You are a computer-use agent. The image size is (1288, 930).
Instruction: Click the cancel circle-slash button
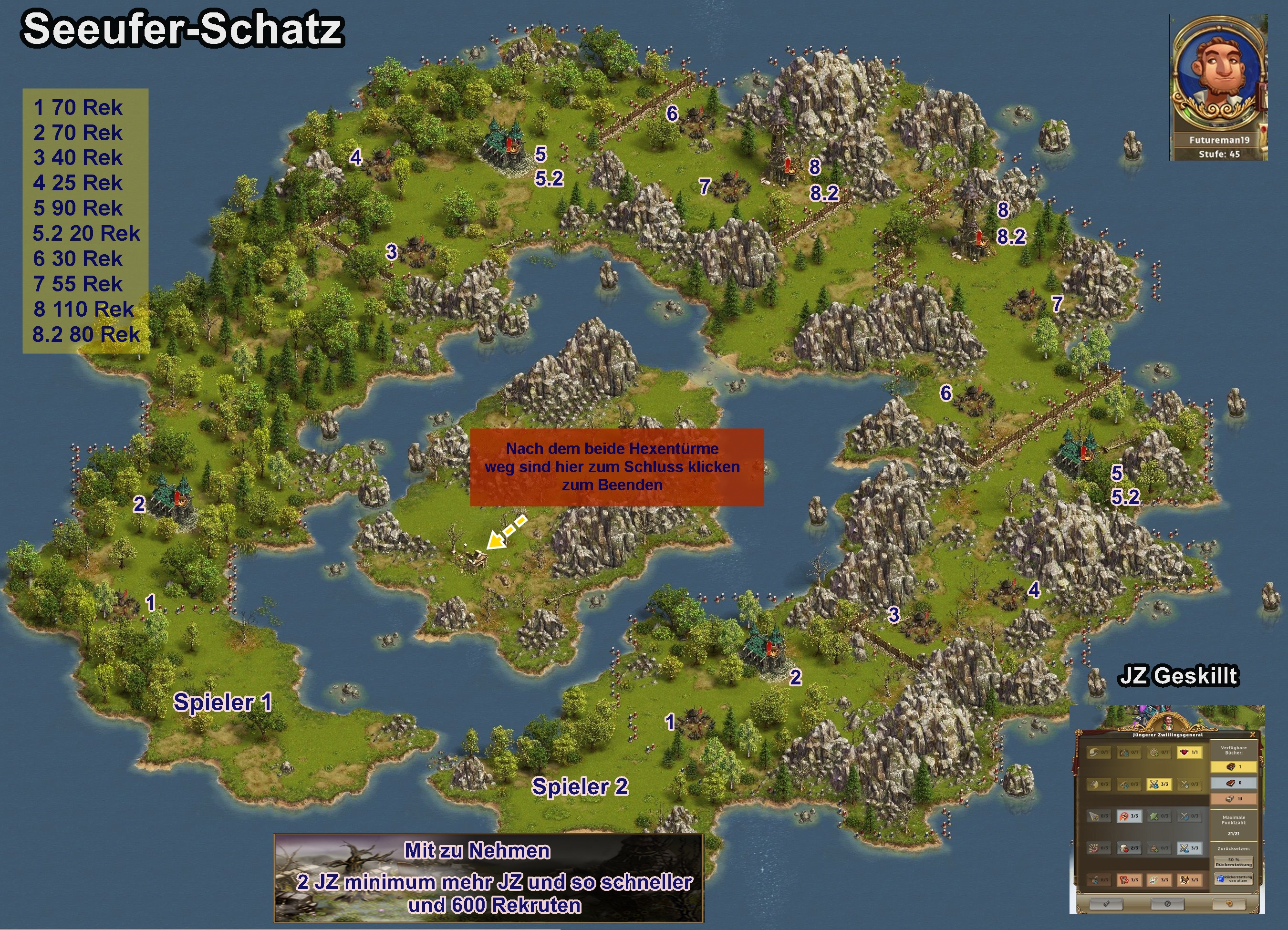[x=1168, y=904]
